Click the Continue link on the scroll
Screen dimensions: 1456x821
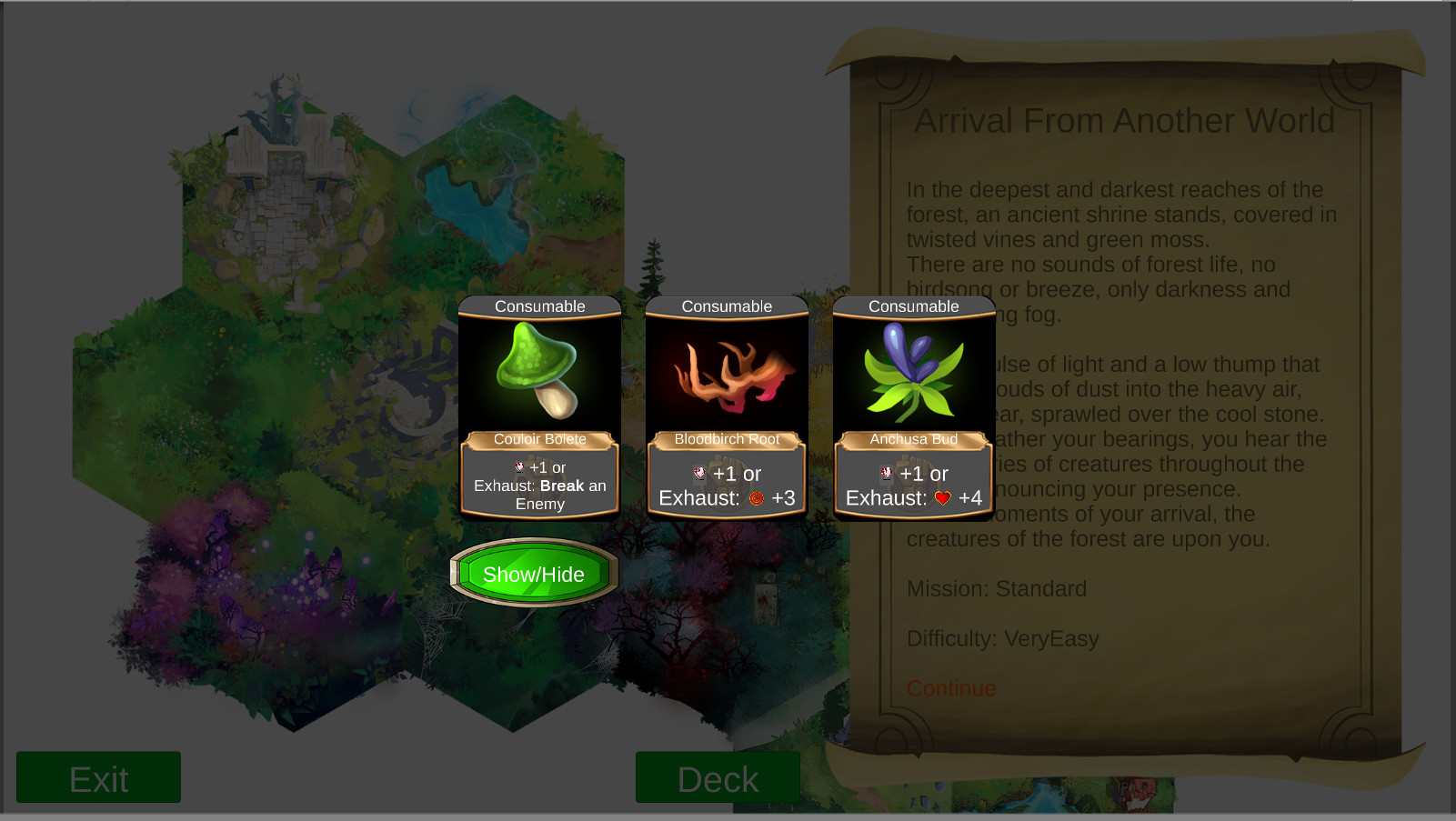(x=951, y=688)
